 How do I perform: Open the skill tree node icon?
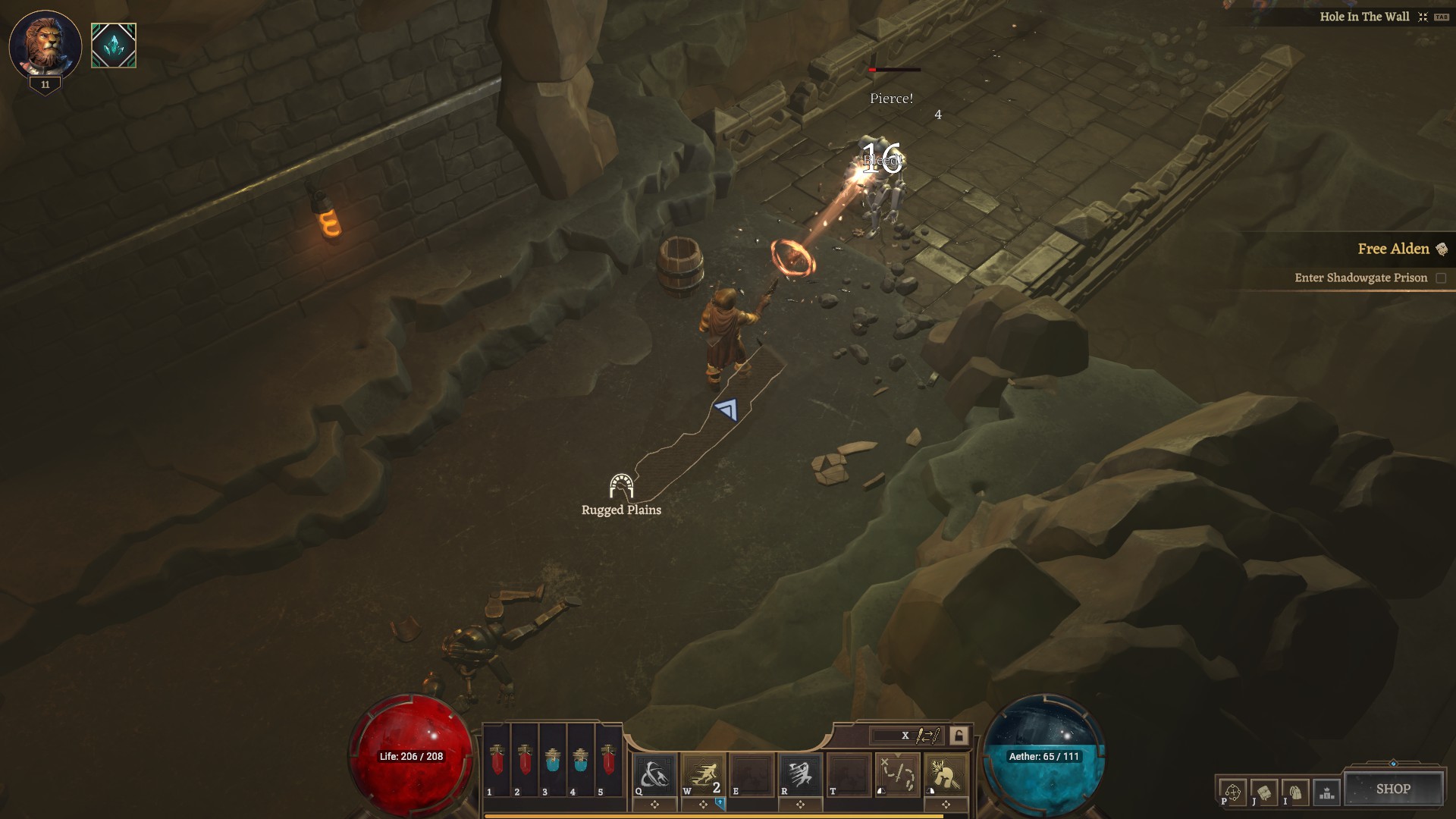[x=1232, y=792]
